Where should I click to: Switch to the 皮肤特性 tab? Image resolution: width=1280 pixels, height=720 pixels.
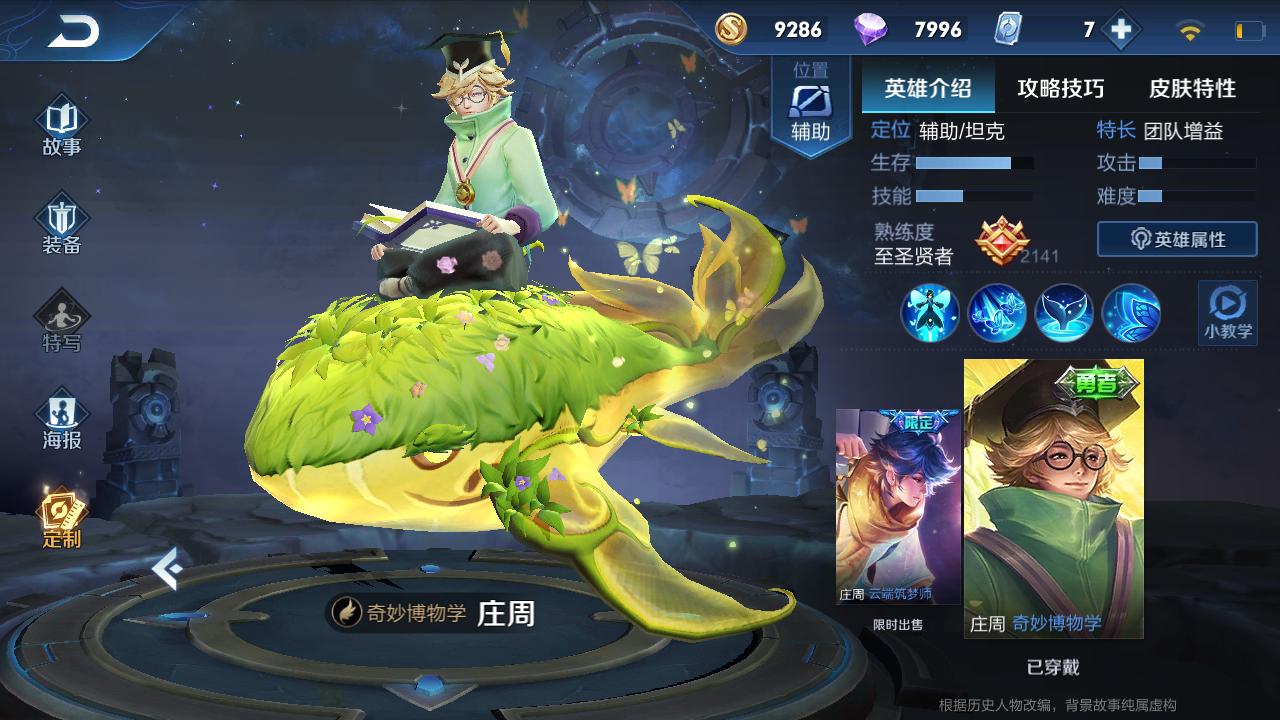[x=1192, y=88]
